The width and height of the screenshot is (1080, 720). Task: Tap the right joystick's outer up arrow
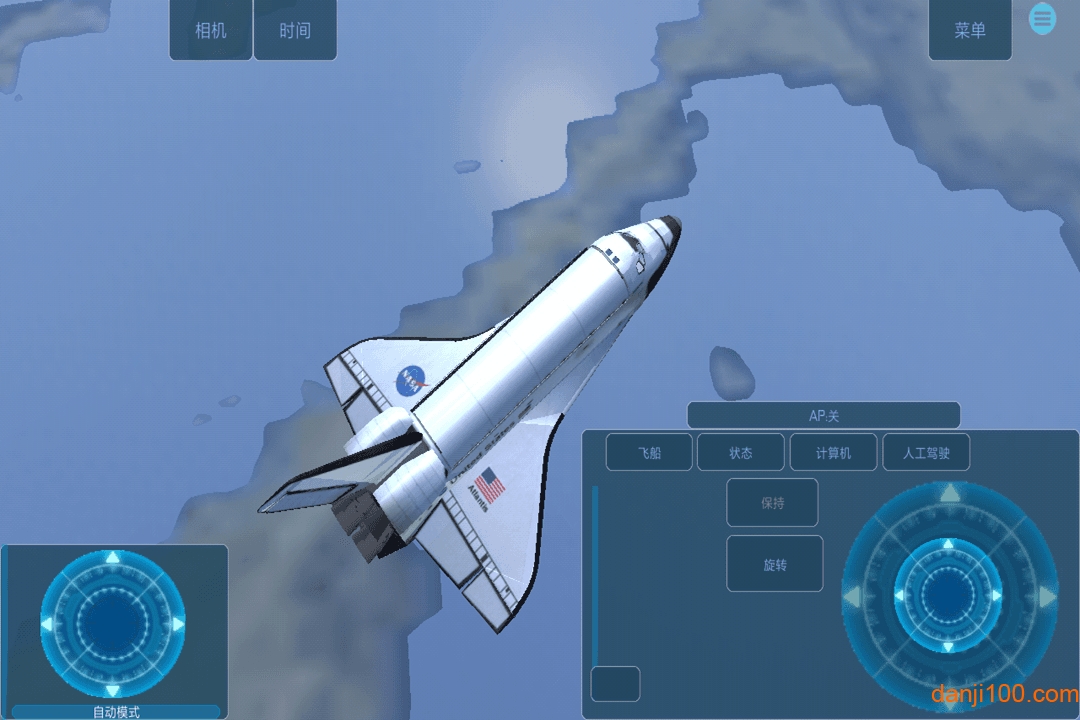tap(949, 493)
